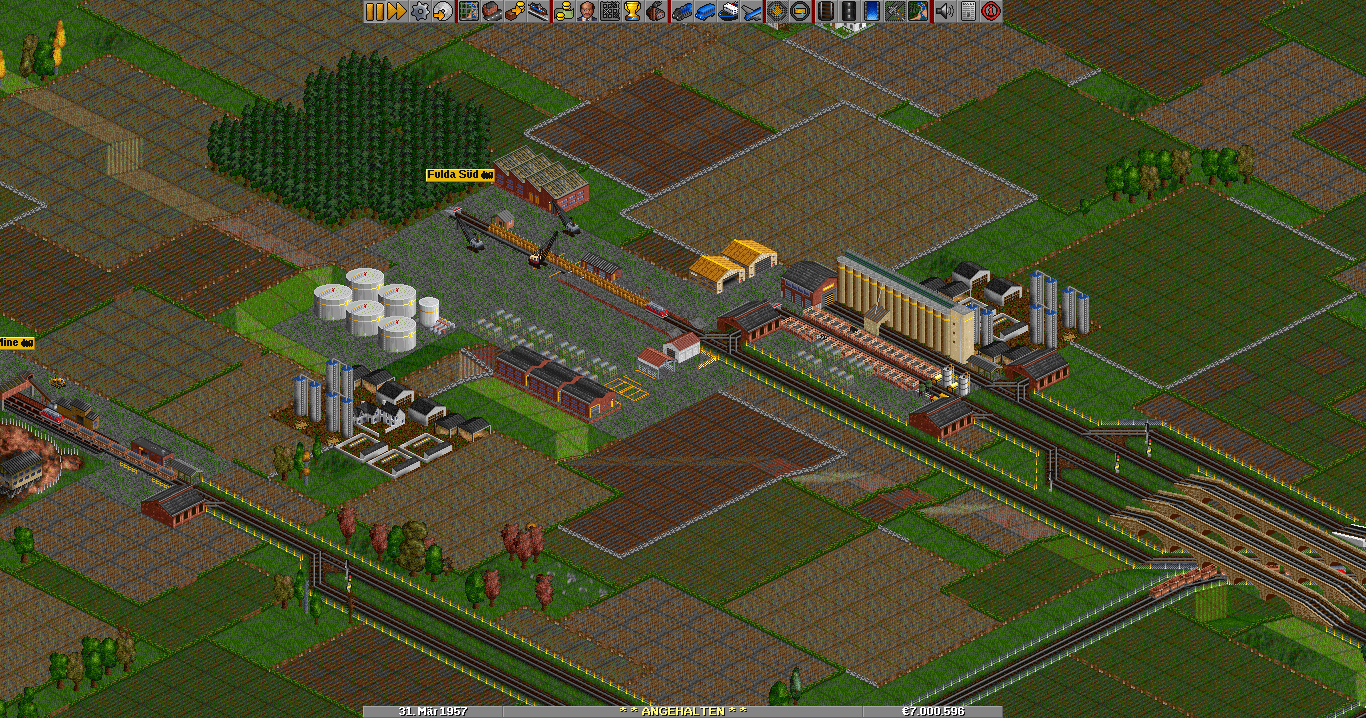Toggle fast forward mode
This screenshot has width=1366, height=718.
click(x=397, y=11)
